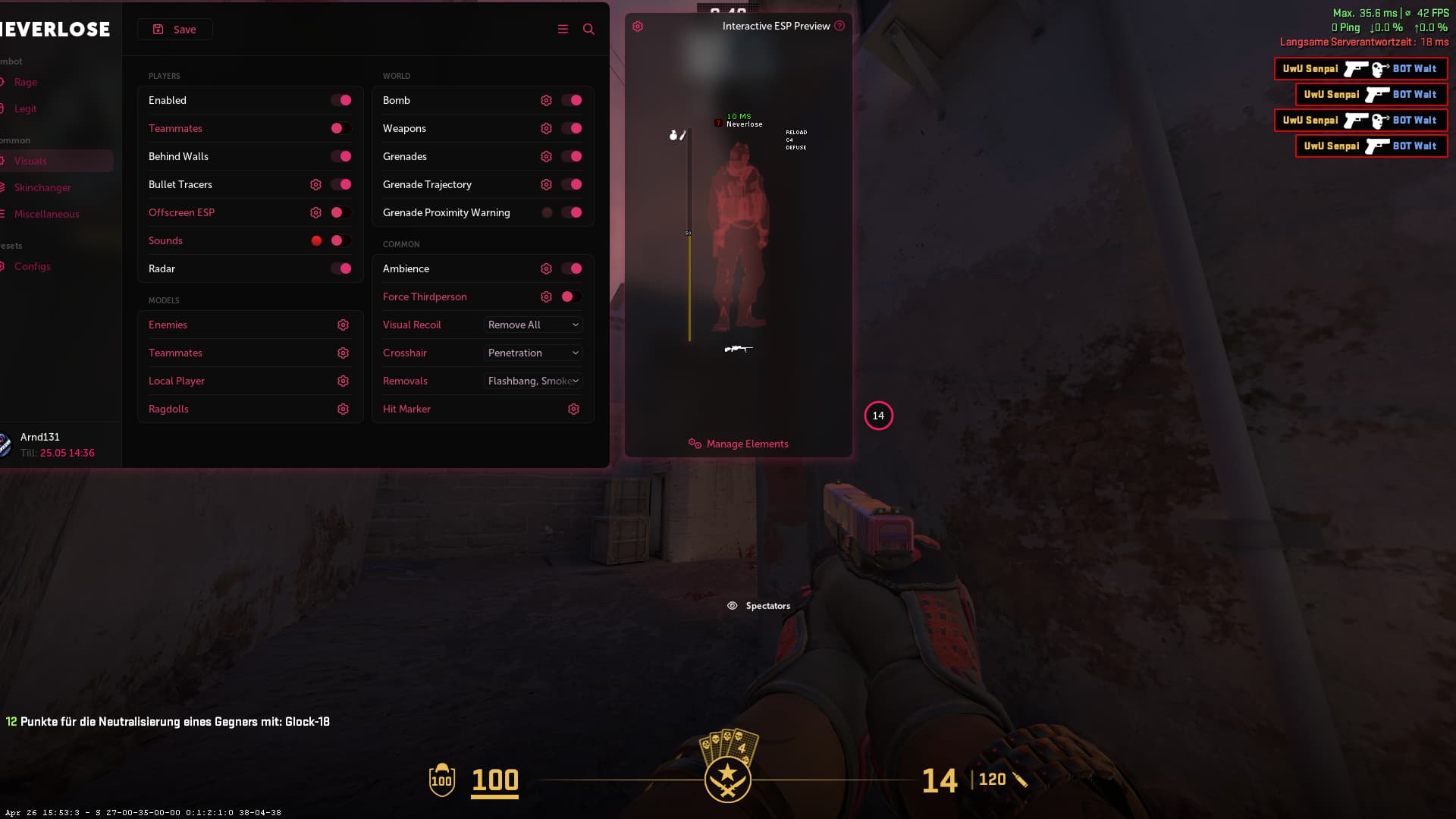Switch to the Rage tab
The width and height of the screenshot is (1456, 819).
pos(26,82)
